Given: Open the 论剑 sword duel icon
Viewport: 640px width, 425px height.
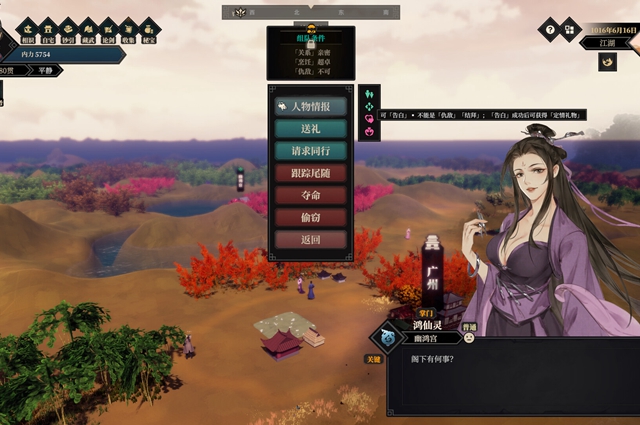Looking at the screenshot, I should [108, 30].
